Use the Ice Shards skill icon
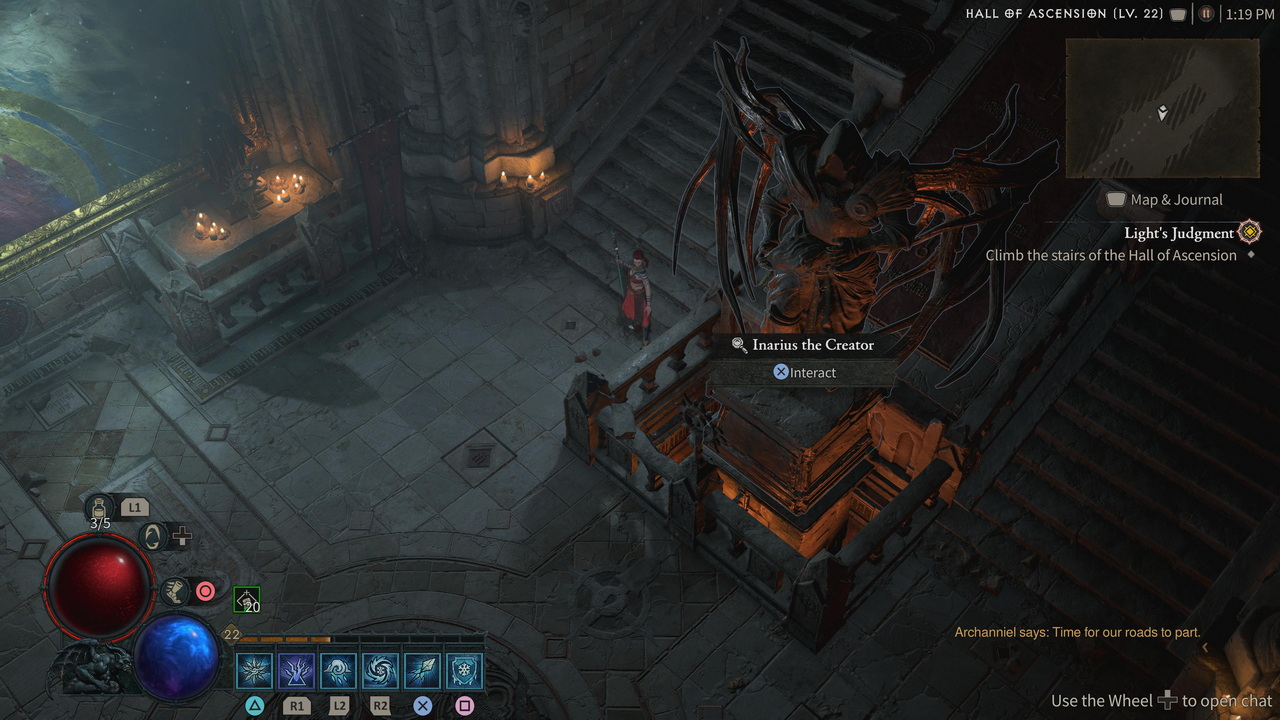The image size is (1280, 720). 422,670
